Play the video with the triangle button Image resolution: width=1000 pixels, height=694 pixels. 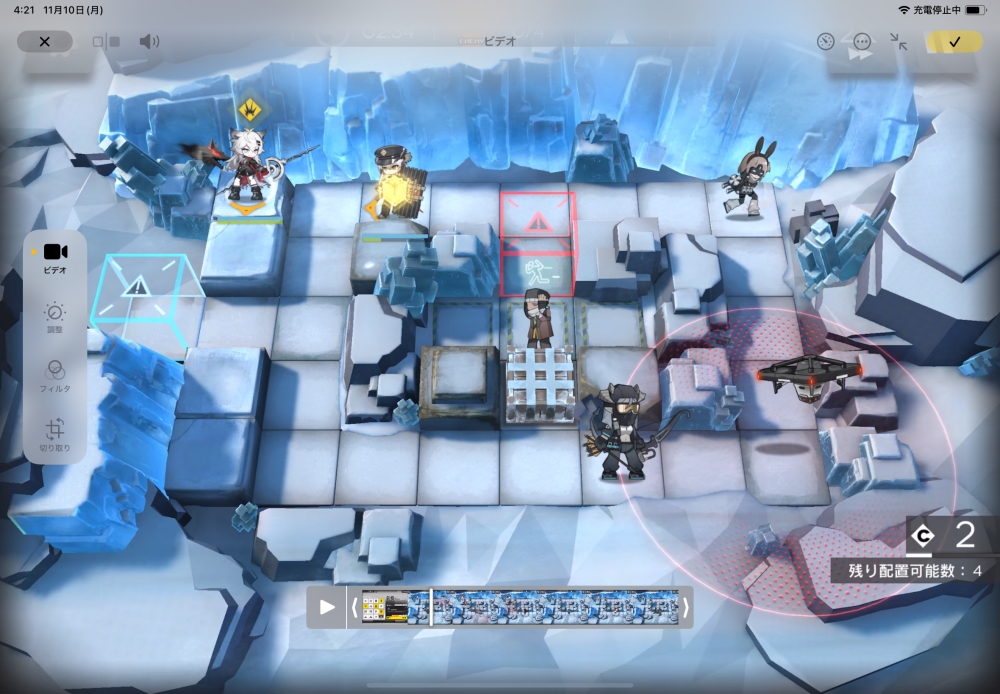(327, 607)
